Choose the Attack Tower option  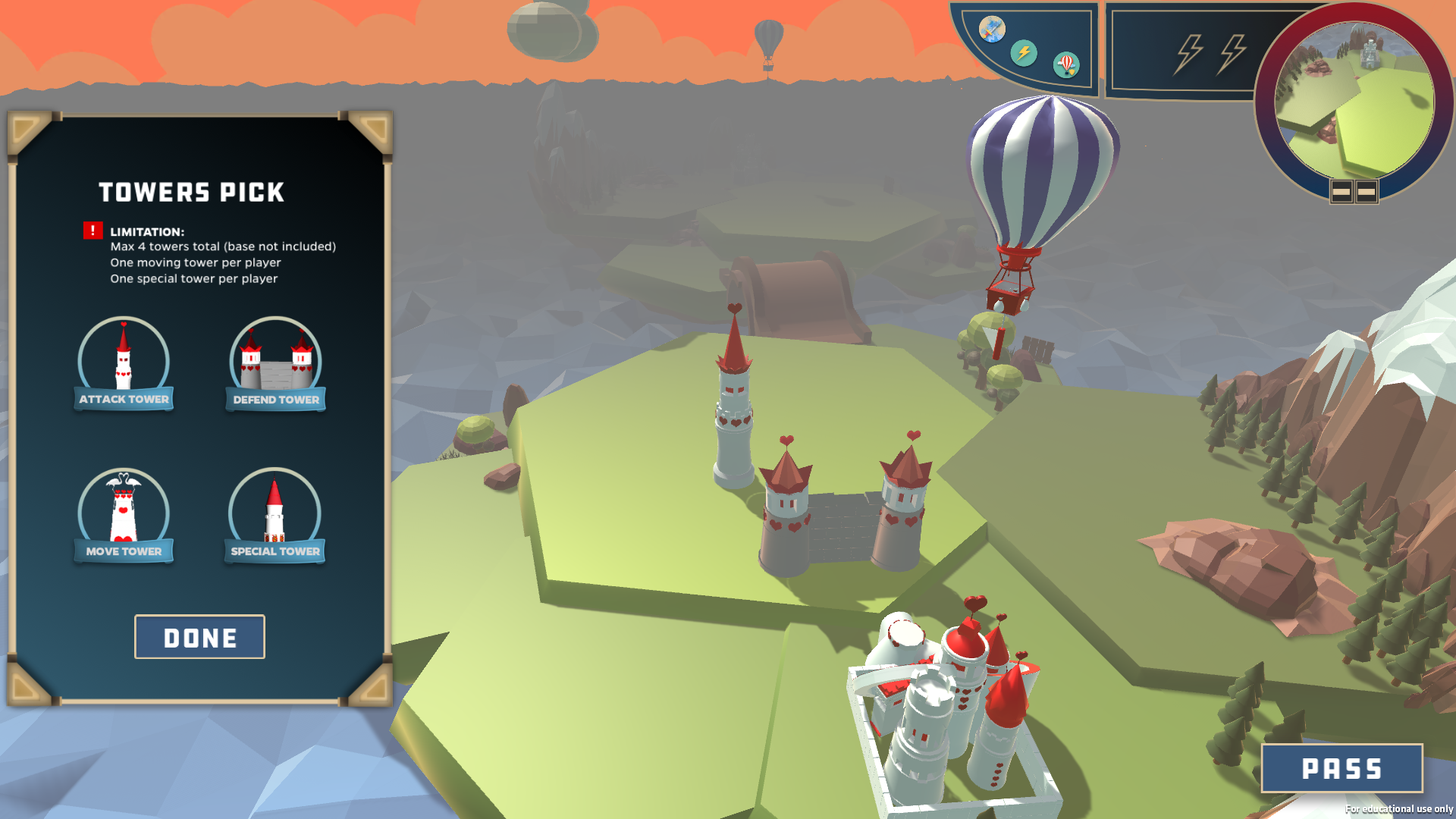(x=124, y=364)
